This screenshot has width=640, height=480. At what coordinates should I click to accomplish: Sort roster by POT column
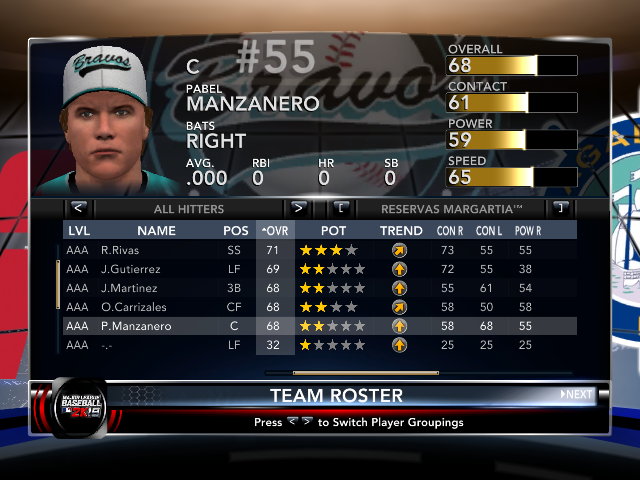[x=334, y=231]
